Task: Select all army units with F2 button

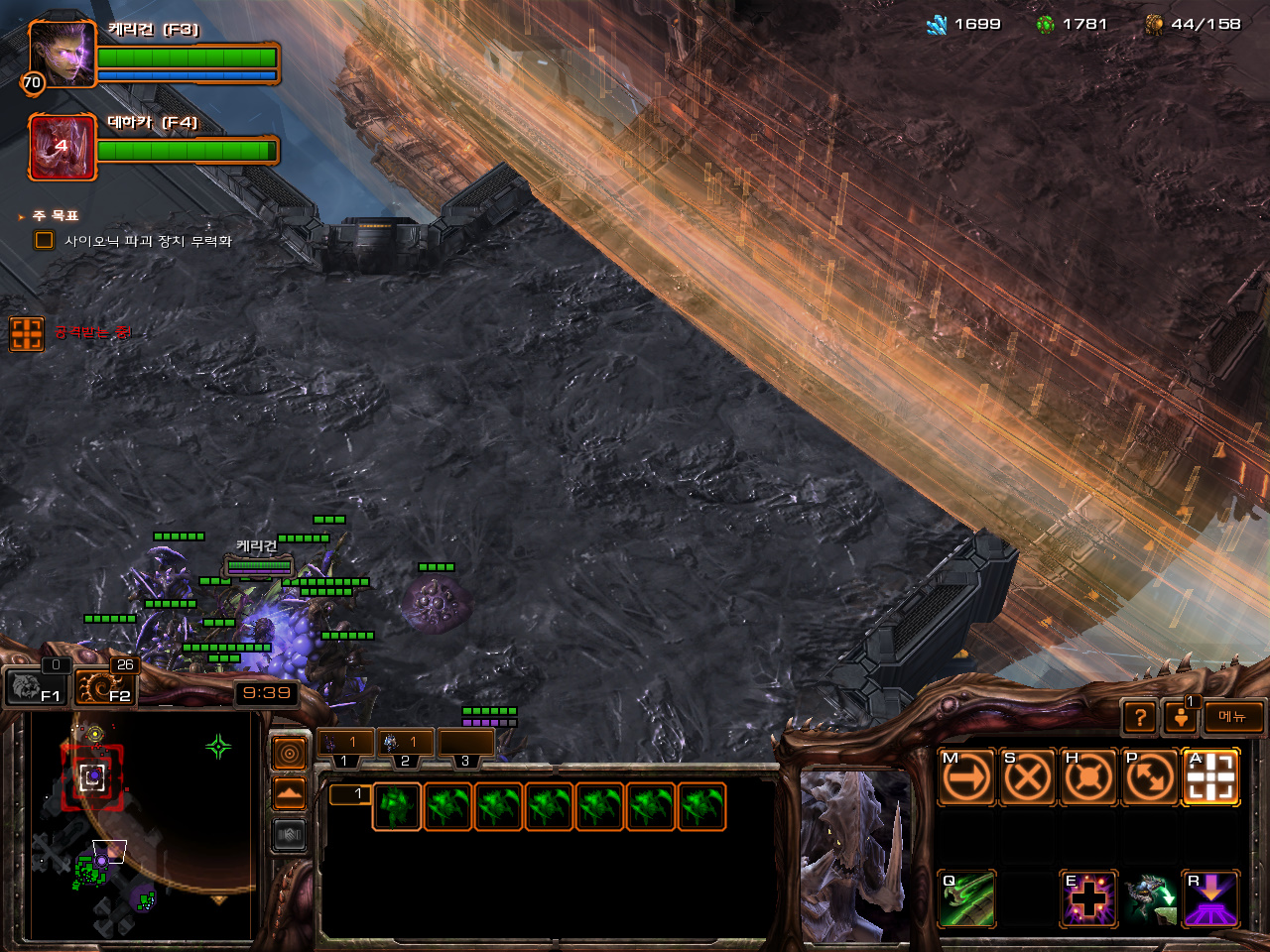Action: [x=105, y=685]
